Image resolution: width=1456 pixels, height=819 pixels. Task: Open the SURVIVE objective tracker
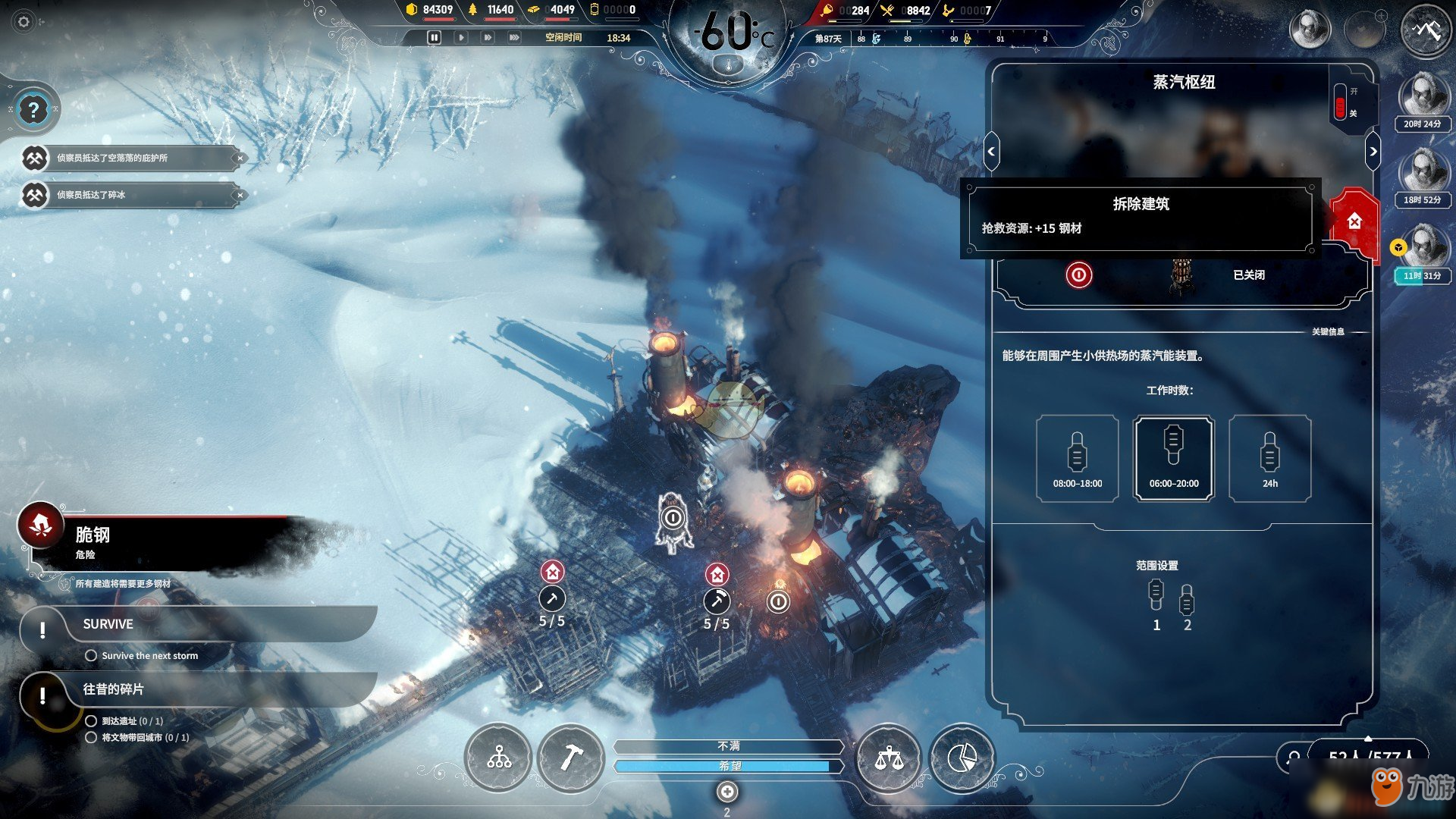tap(108, 624)
